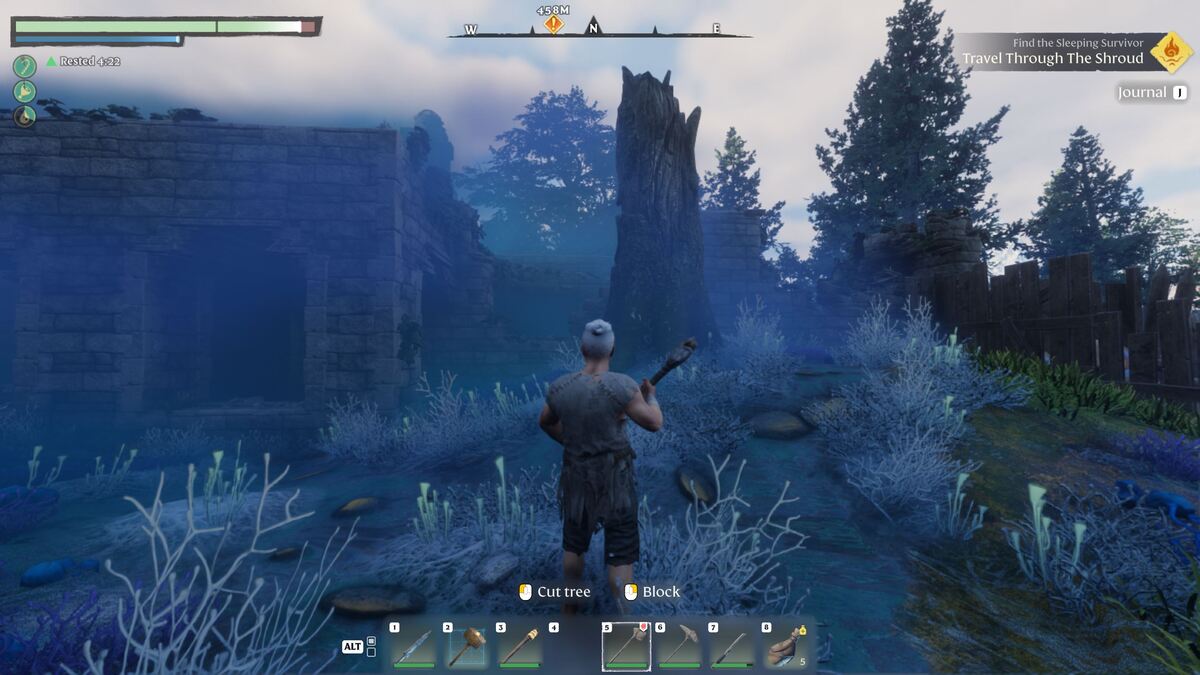The width and height of the screenshot is (1200, 675).
Task: Click the candy cane status buff icon
Action: tap(25, 66)
